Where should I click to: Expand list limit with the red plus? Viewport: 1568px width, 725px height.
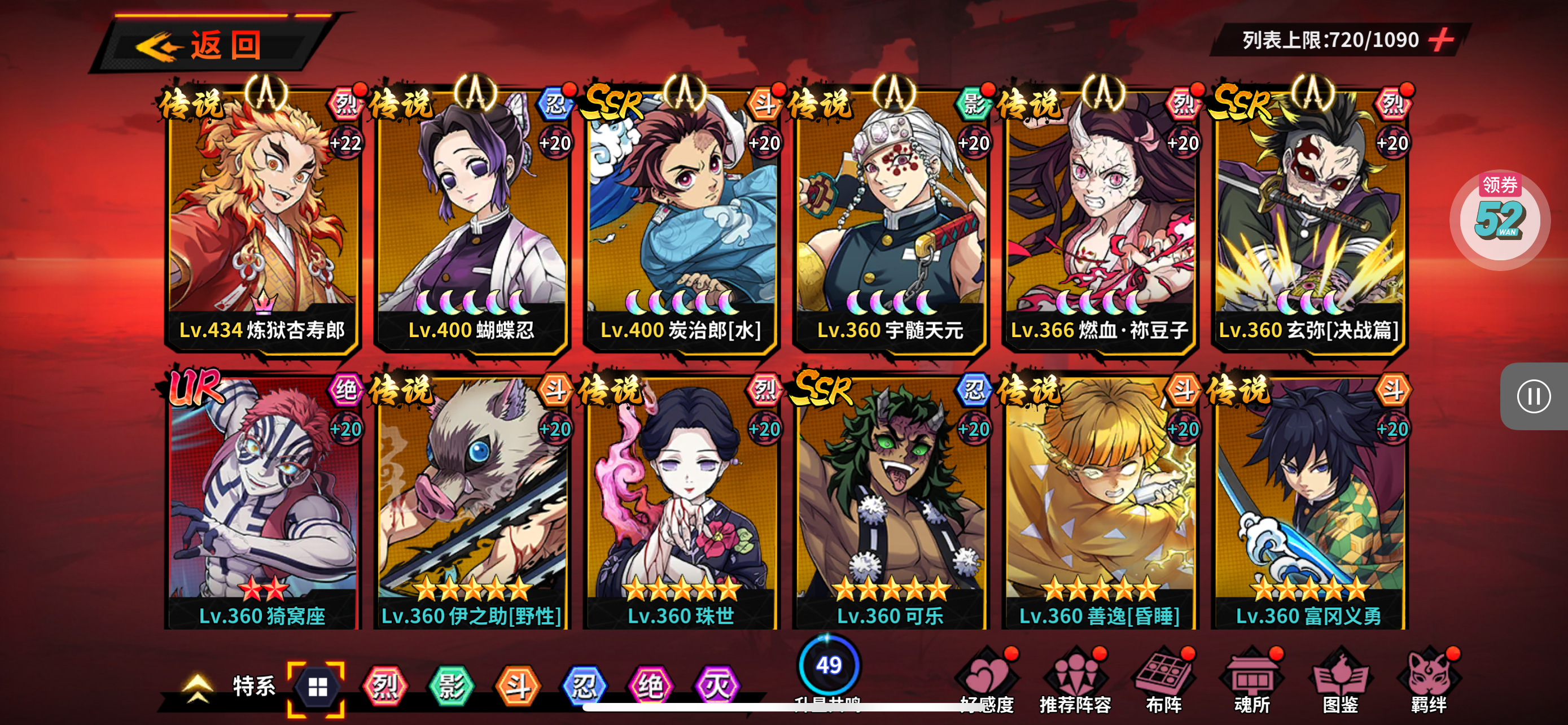[1442, 40]
